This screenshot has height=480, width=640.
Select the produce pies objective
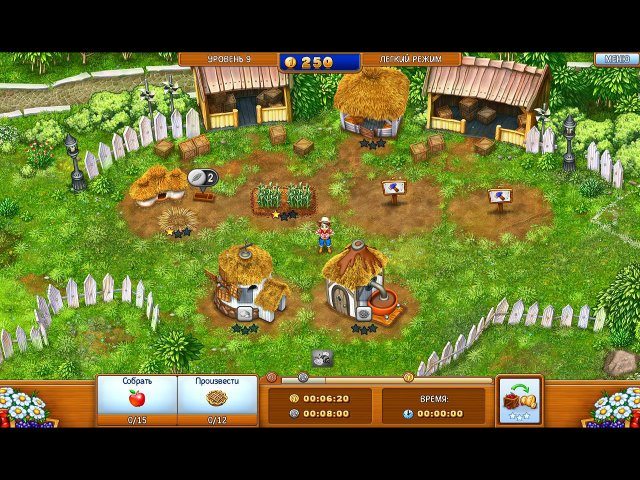tap(217, 399)
